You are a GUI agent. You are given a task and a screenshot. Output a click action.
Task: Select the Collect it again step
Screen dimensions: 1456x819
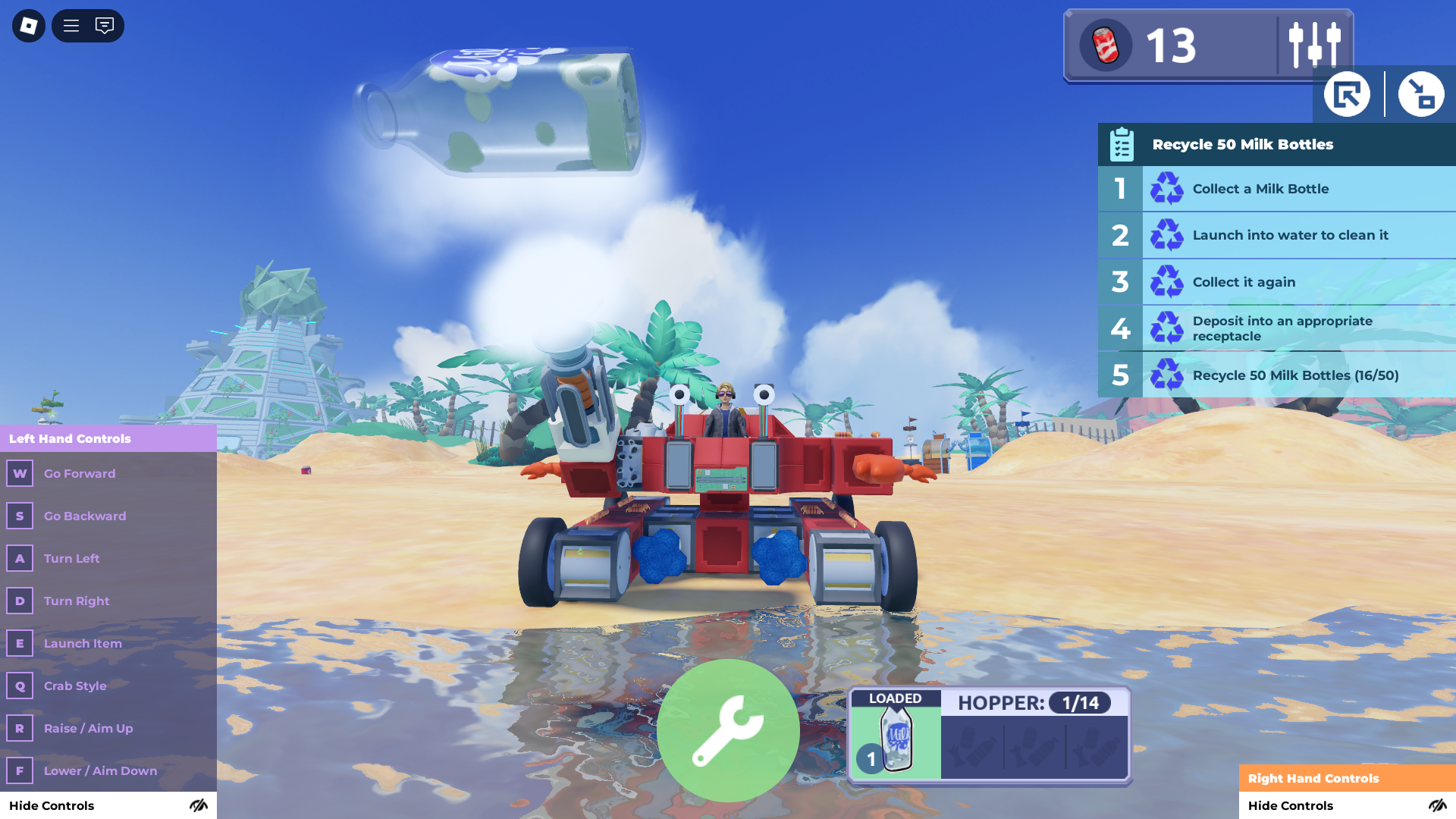click(x=1276, y=282)
